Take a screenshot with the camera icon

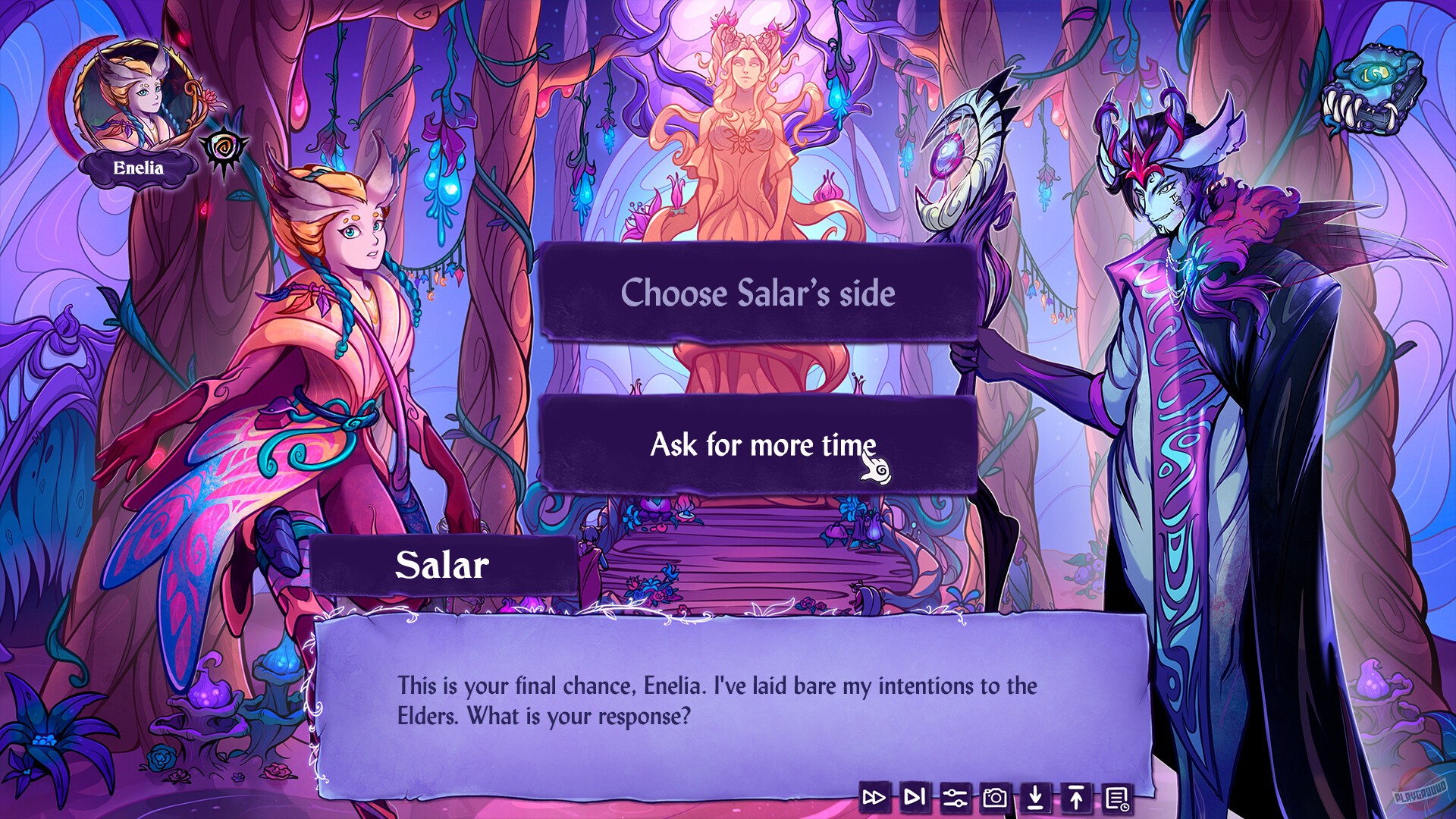[994, 797]
